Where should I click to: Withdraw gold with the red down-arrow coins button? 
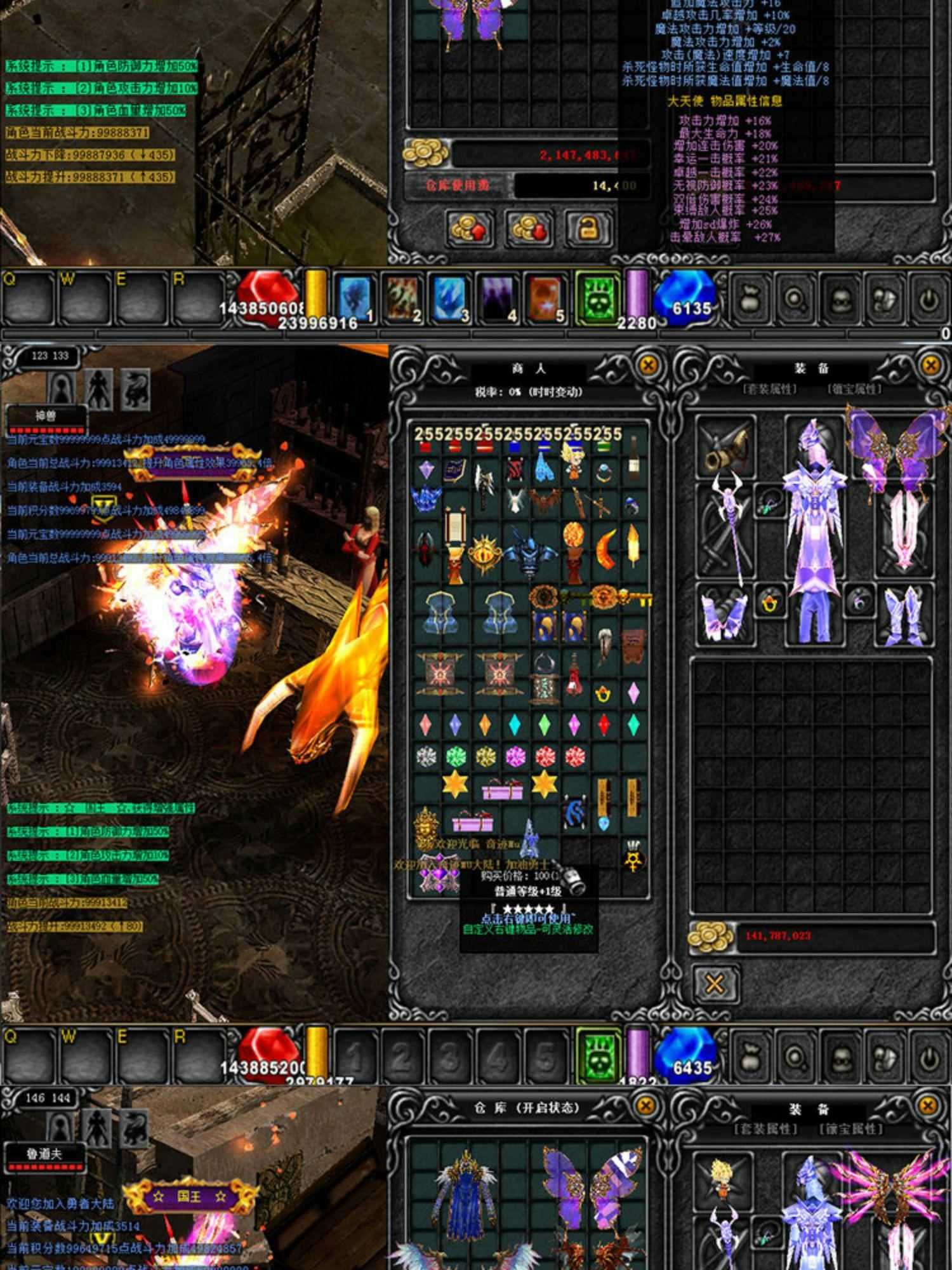pos(529,229)
